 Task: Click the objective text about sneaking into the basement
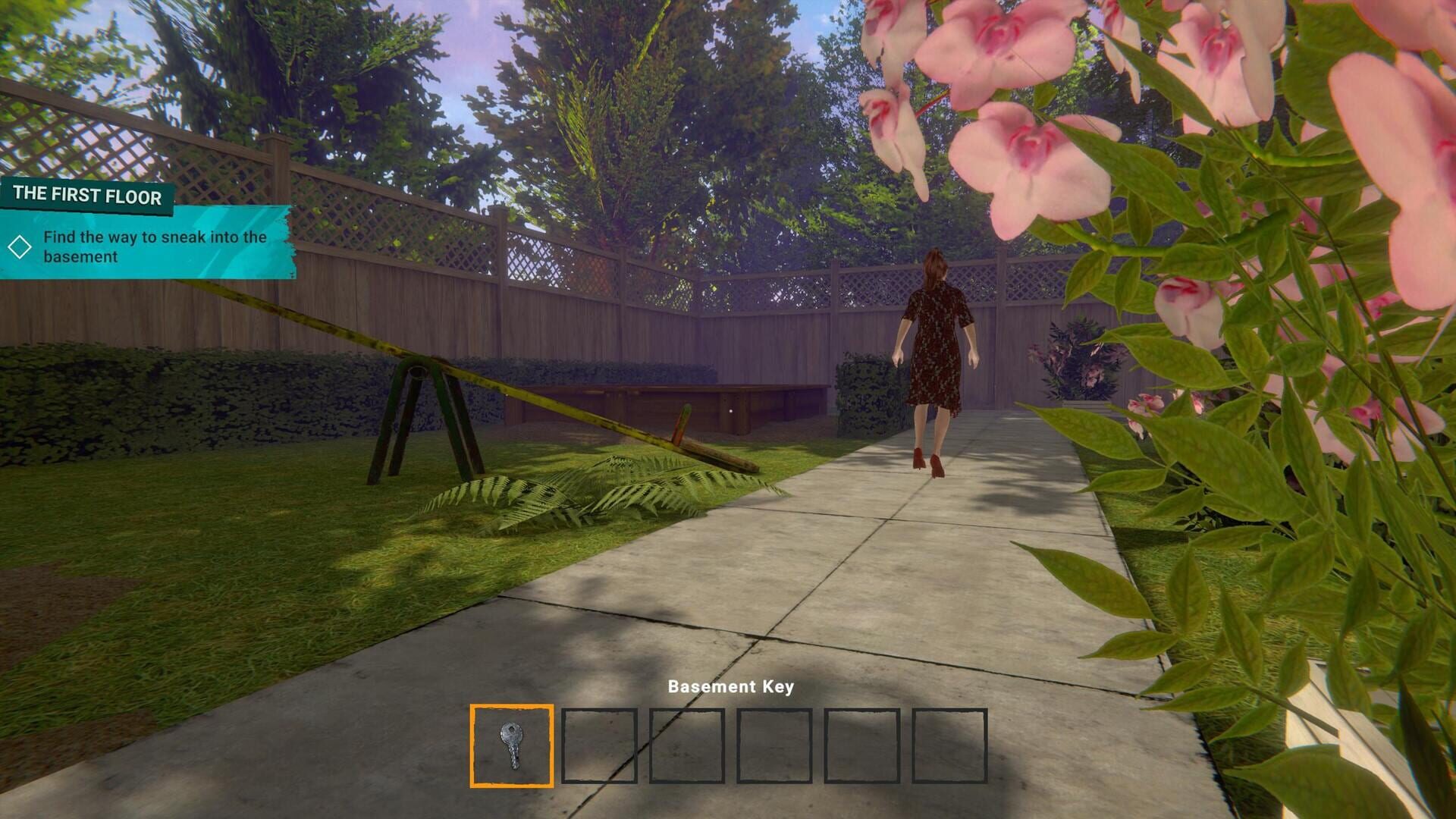tap(155, 246)
